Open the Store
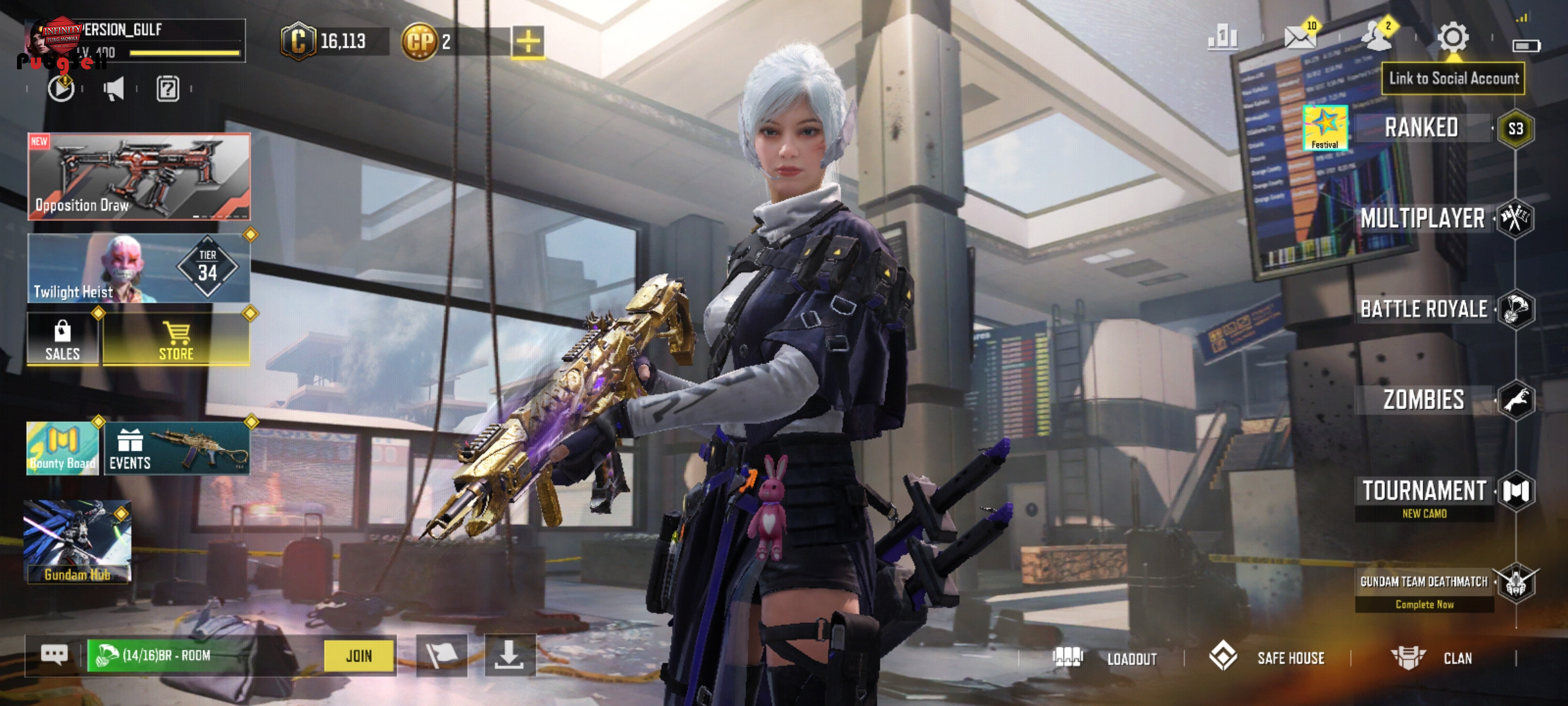This screenshot has width=1568, height=706. [176, 339]
